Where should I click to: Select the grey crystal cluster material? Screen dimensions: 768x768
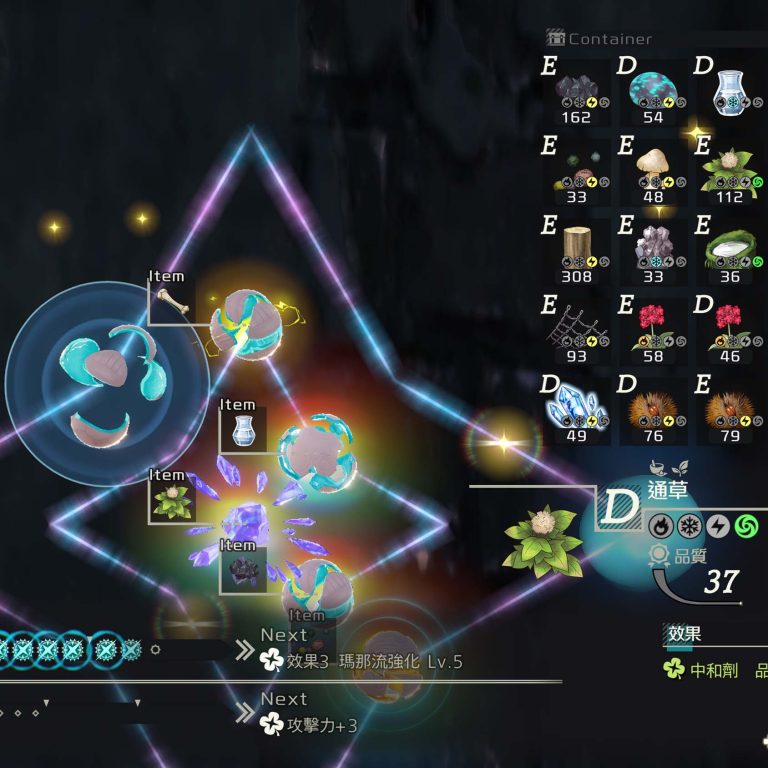pos(653,250)
